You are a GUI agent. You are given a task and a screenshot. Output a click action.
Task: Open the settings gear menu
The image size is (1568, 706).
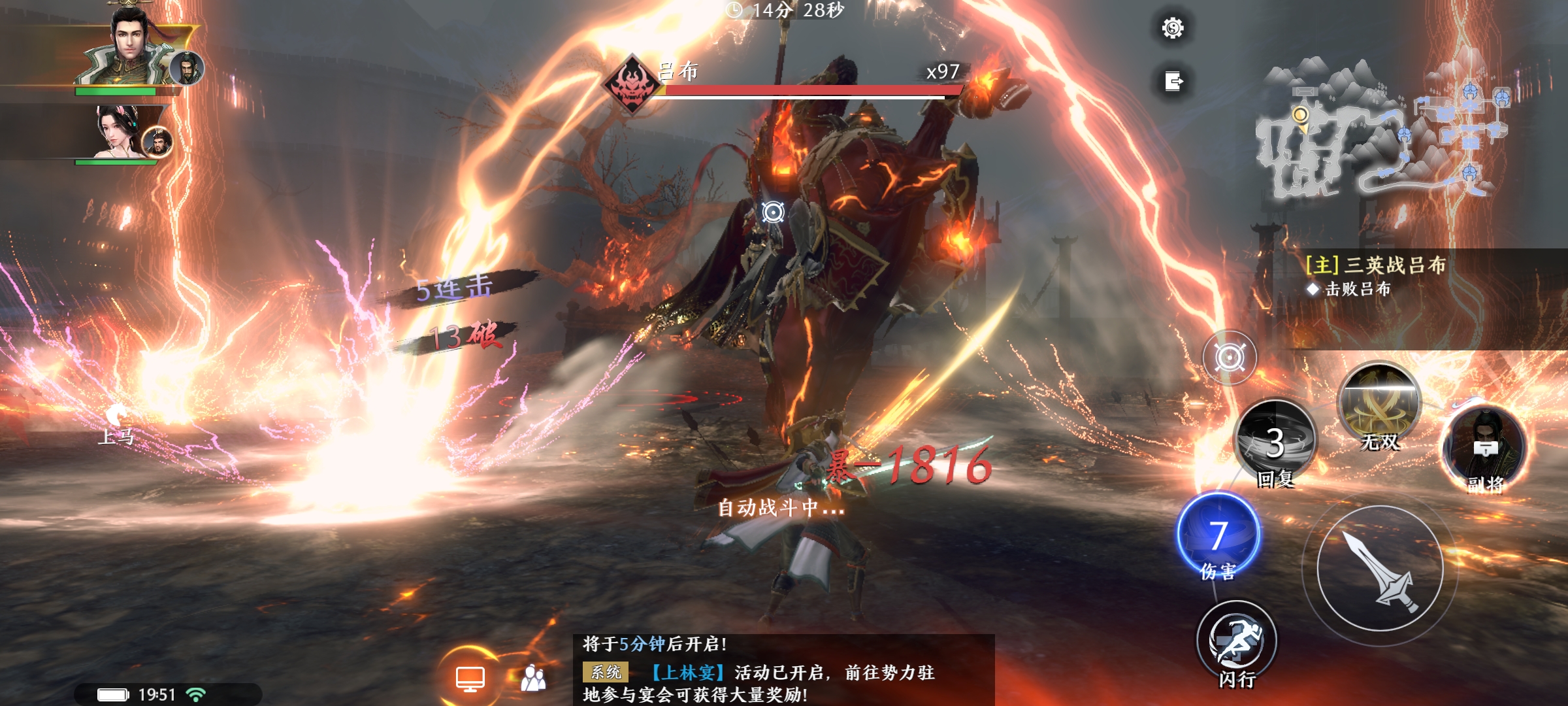pos(1174,29)
